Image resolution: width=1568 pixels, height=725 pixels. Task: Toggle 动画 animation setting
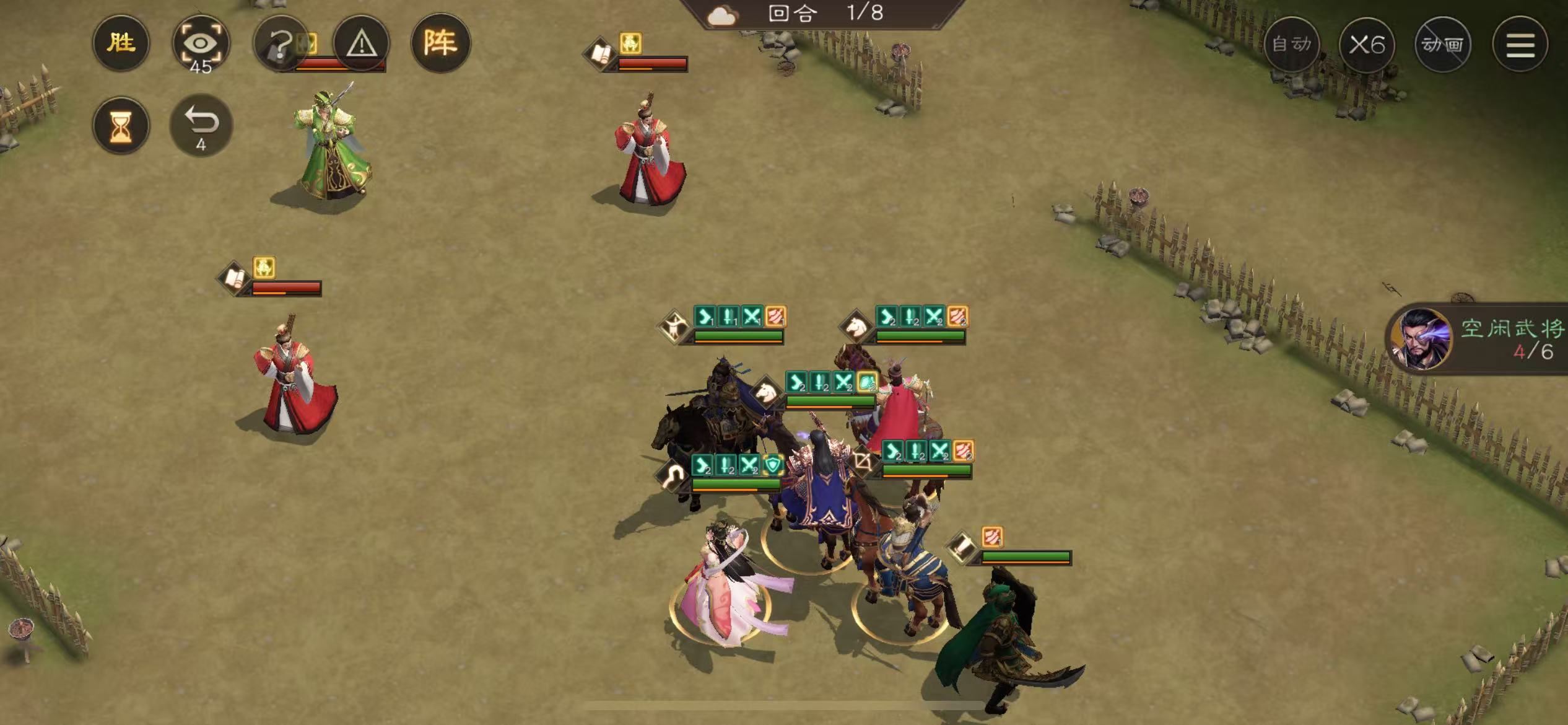point(1442,45)
